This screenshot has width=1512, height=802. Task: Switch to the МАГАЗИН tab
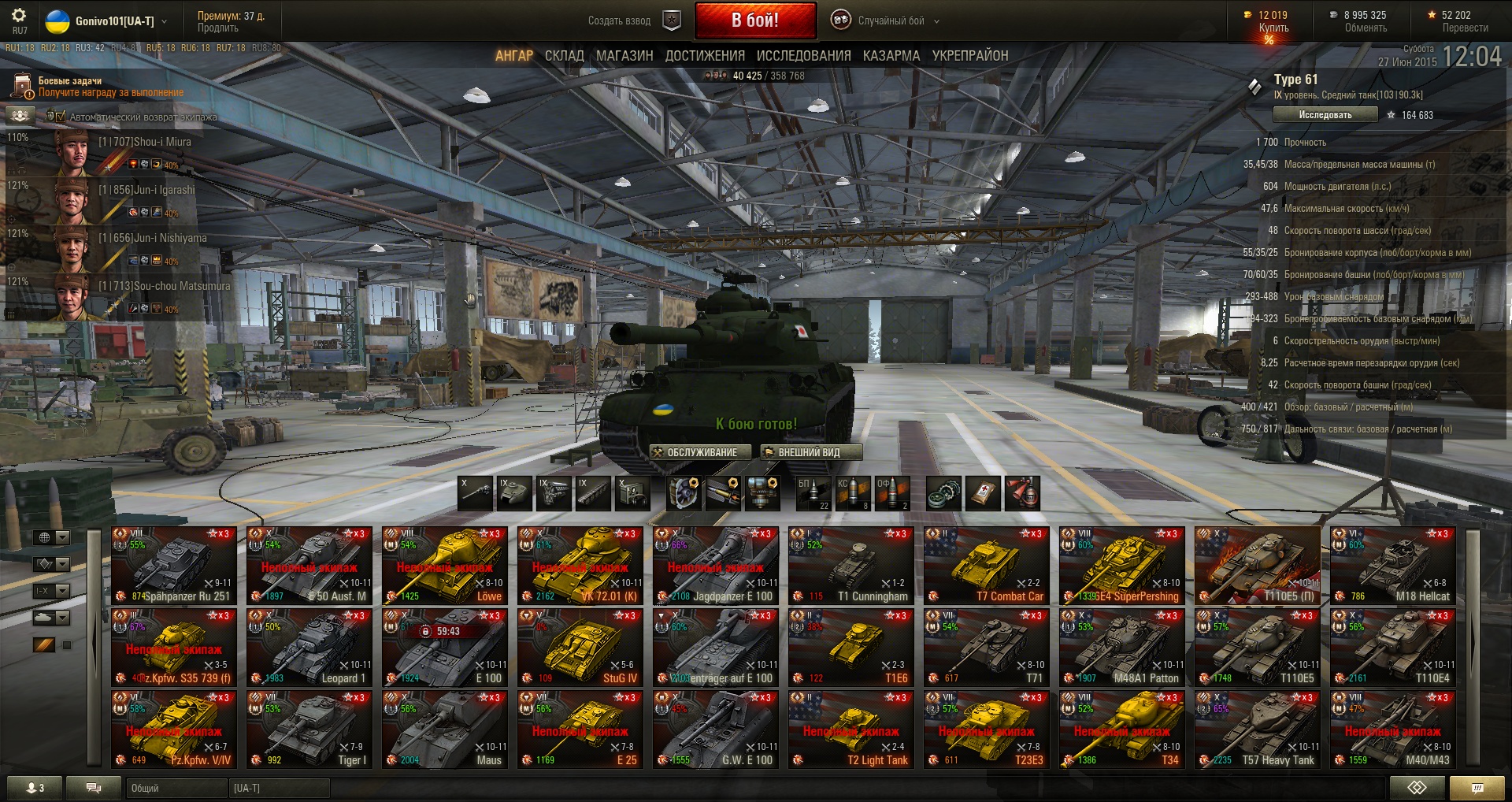(x=624, y=56)
